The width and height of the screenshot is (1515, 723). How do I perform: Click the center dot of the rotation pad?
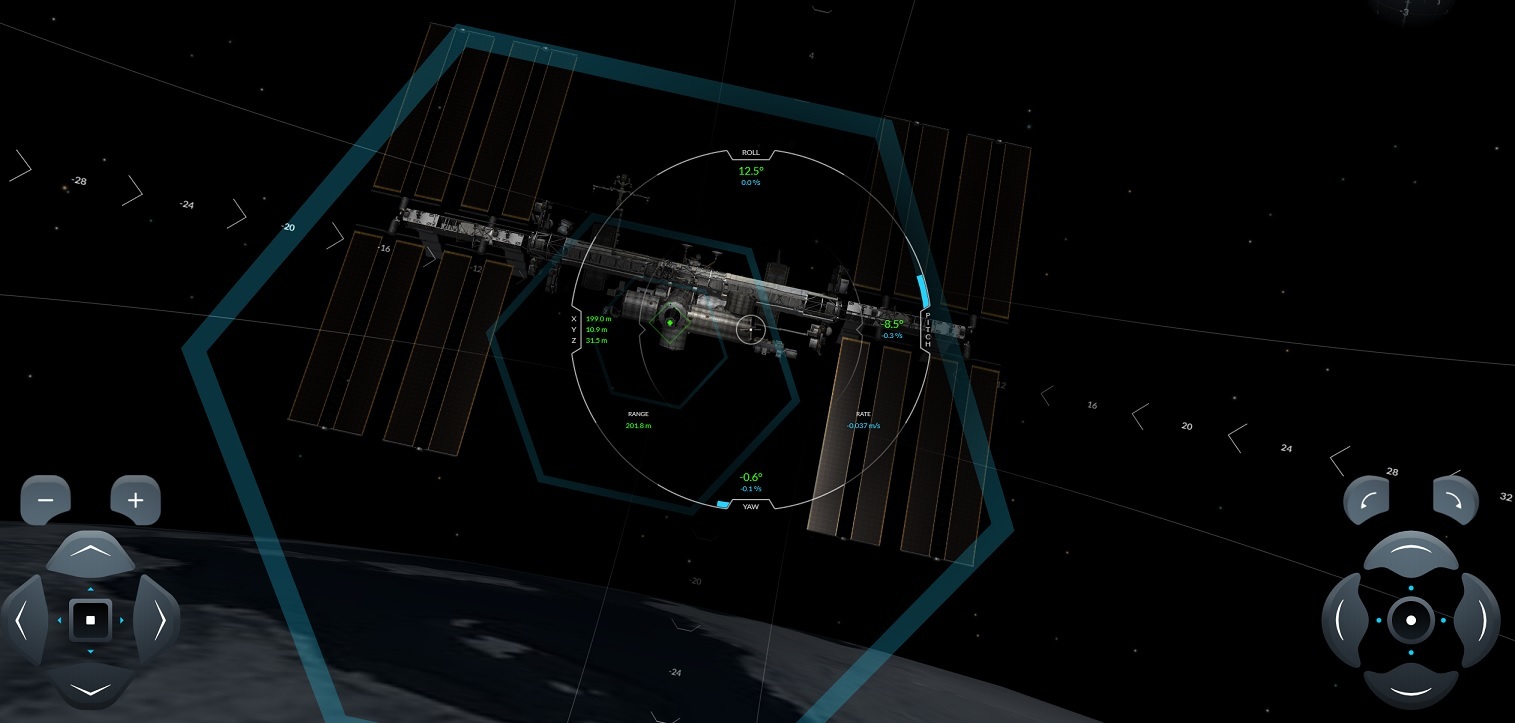(x=1411, y=620)
